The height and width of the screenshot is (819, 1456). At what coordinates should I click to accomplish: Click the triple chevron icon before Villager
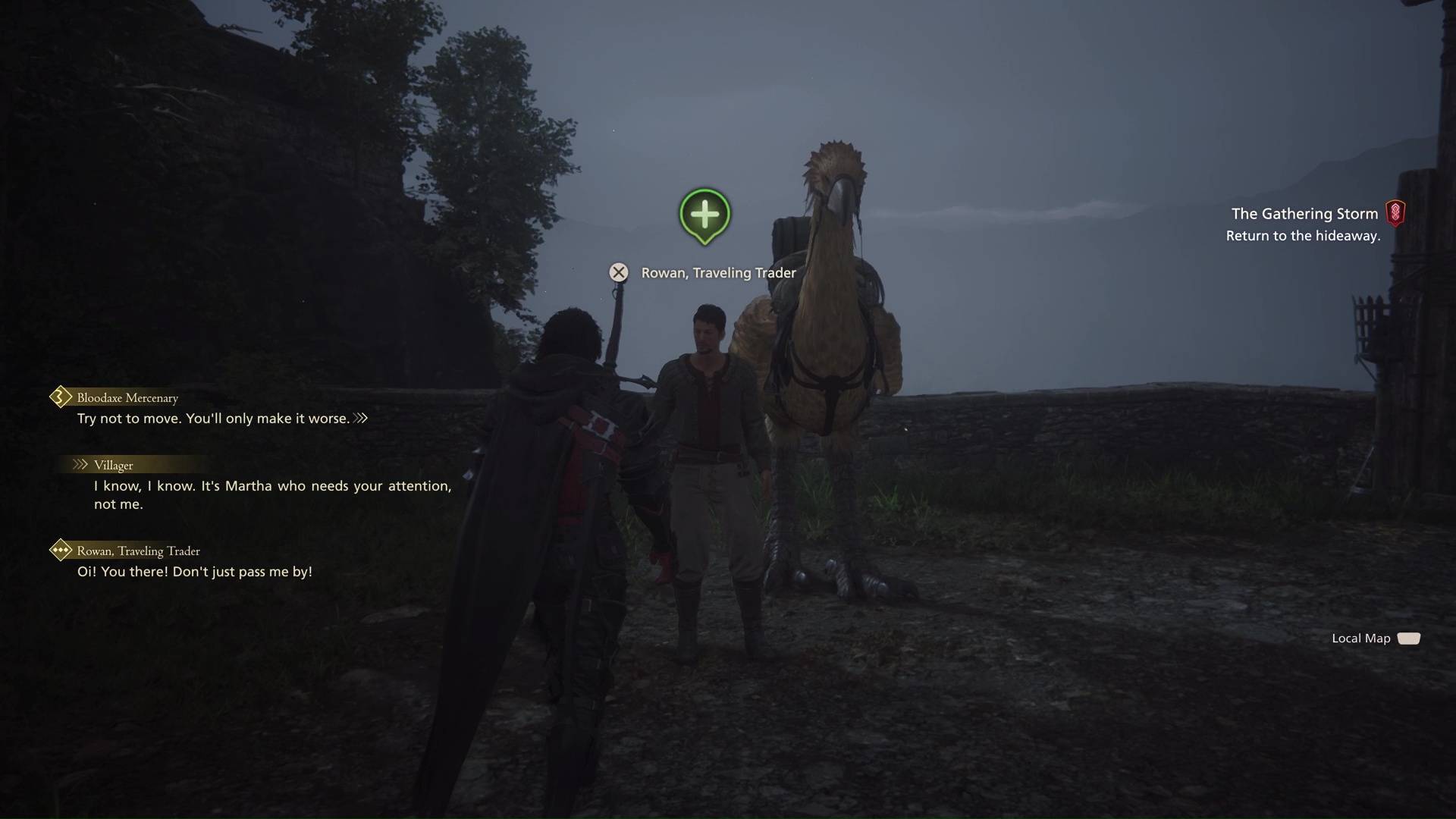[x=78, y=465]
